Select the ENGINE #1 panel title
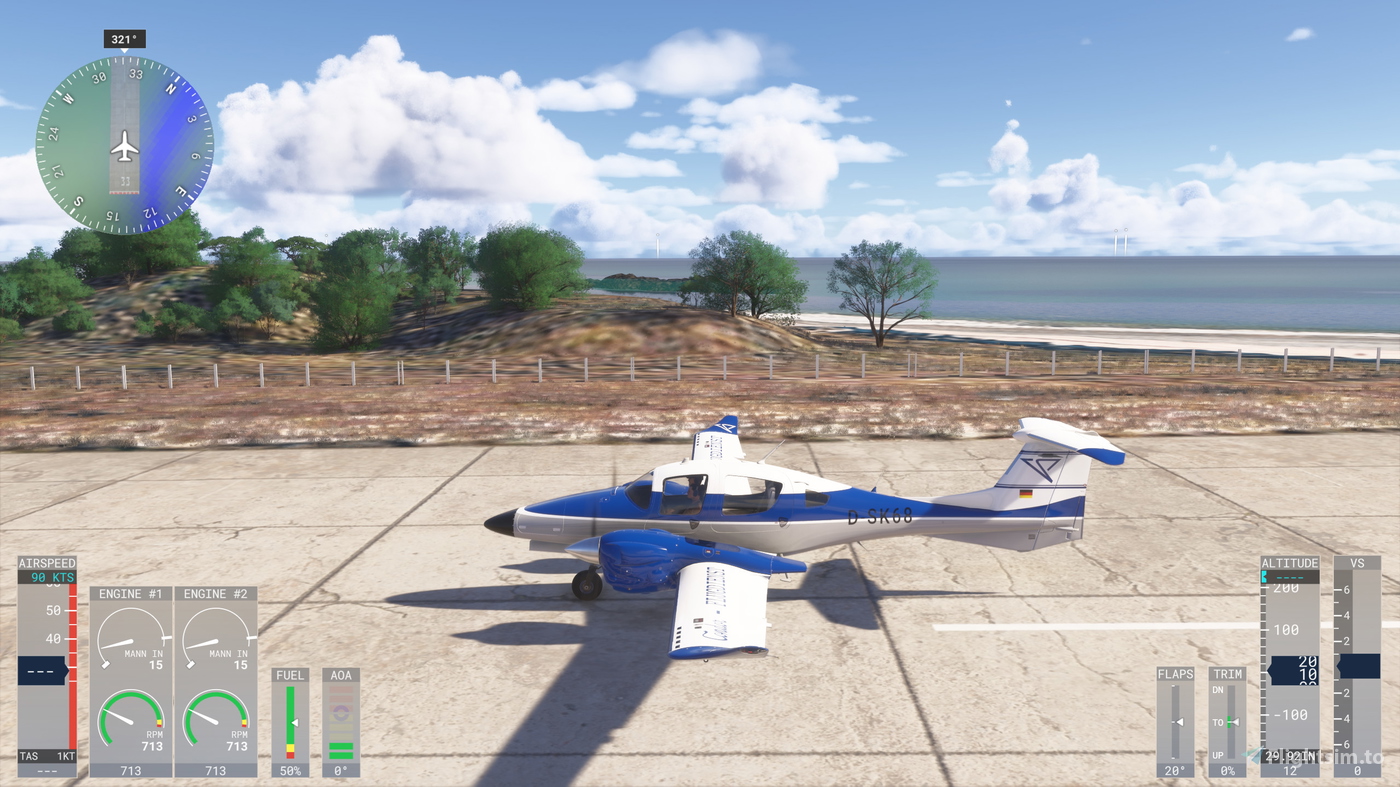The height and width of the screenshot is (787, 1400). [x=131, y=593]
